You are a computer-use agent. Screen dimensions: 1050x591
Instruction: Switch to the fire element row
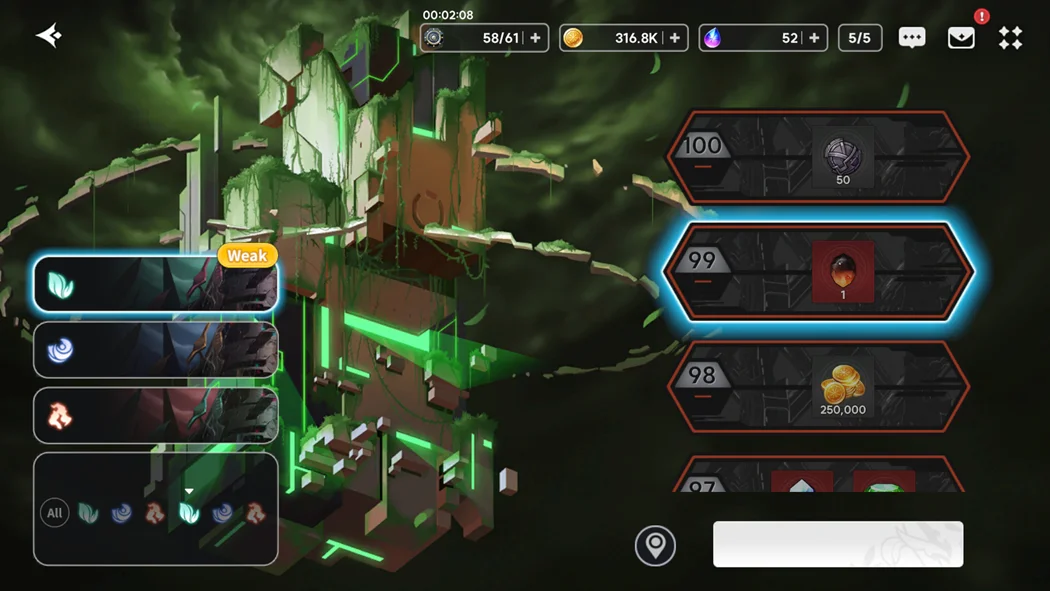pyautogui.click(x=155, y=415)
